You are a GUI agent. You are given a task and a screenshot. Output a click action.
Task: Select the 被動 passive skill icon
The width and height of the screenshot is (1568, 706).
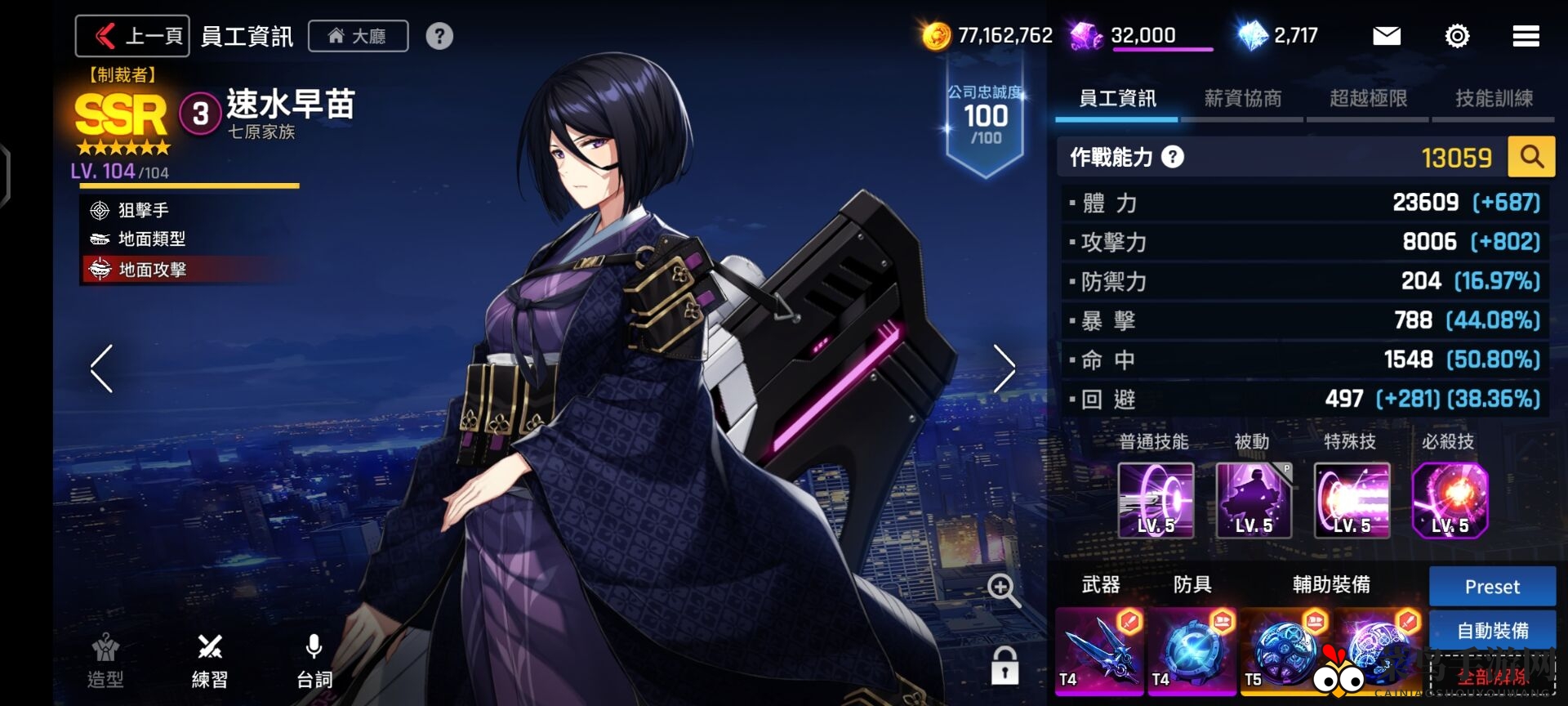pos(1254,500)
